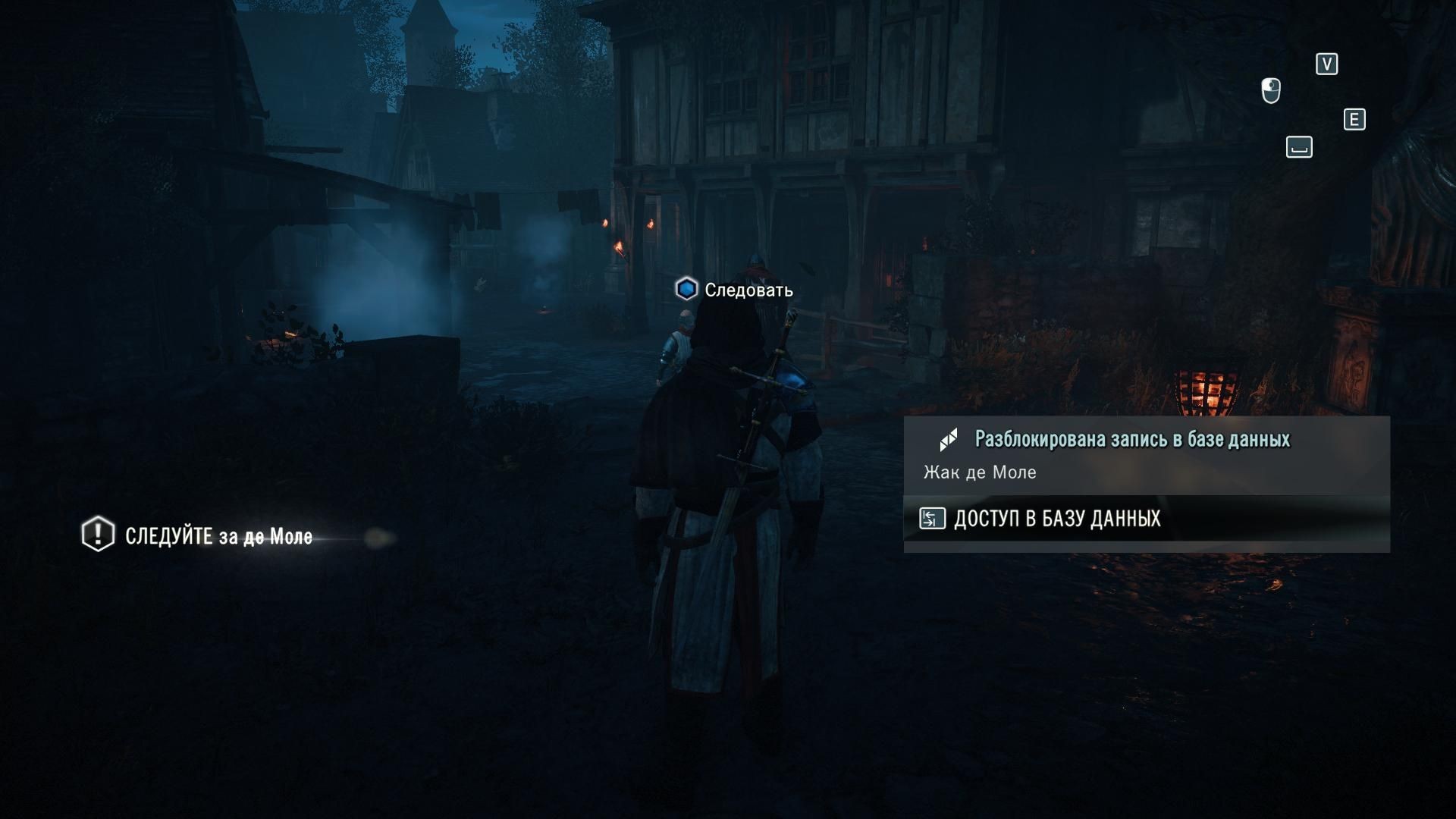This screenshot has height=819, width=1456.
Task: Open the 'Разблокирована запись в базе данных' notification
Action: [x=1131, y=439]
